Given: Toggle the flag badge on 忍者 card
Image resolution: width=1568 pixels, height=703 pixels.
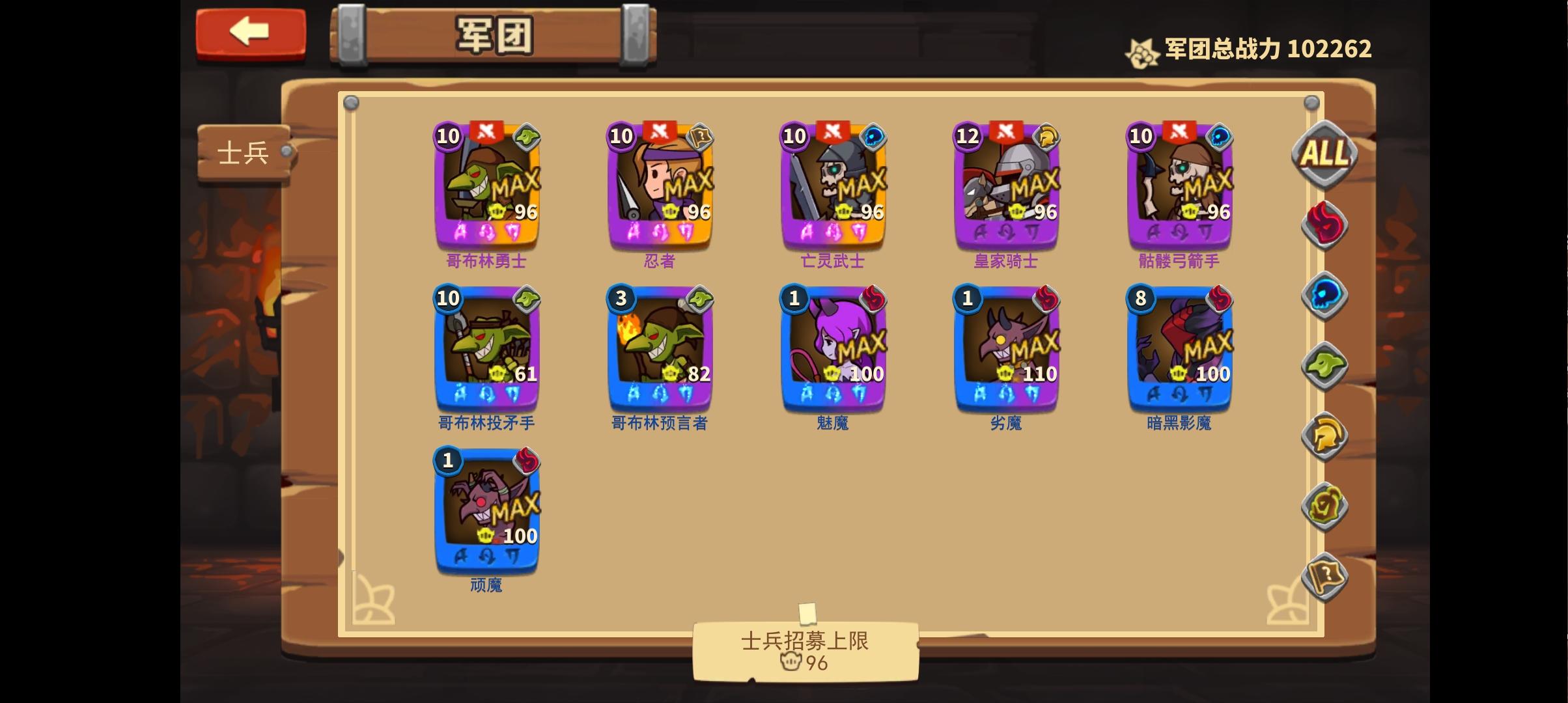Looking at the screenshot, I should (x=702, y=137).
